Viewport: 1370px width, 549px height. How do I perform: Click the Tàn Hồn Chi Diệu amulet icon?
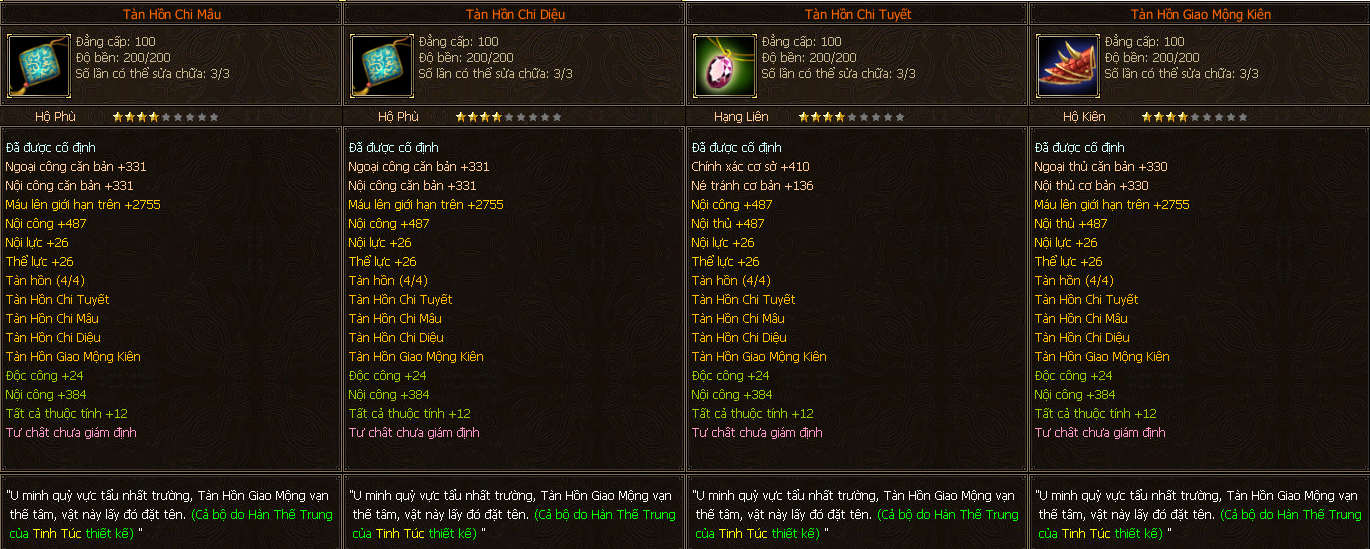pyautogui.click(x=381, y=65)
